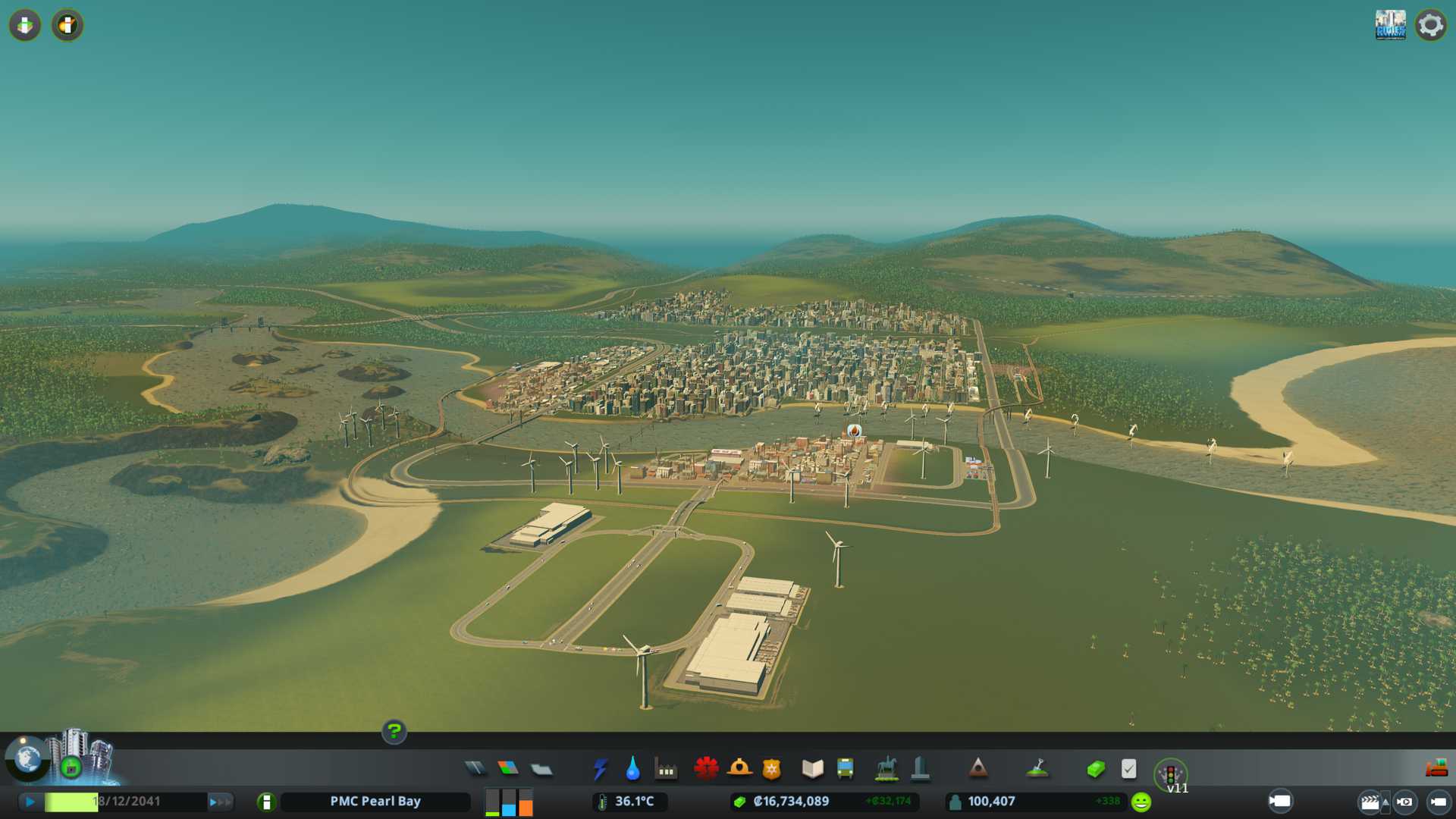Open the Education book menu

(812, 769)
